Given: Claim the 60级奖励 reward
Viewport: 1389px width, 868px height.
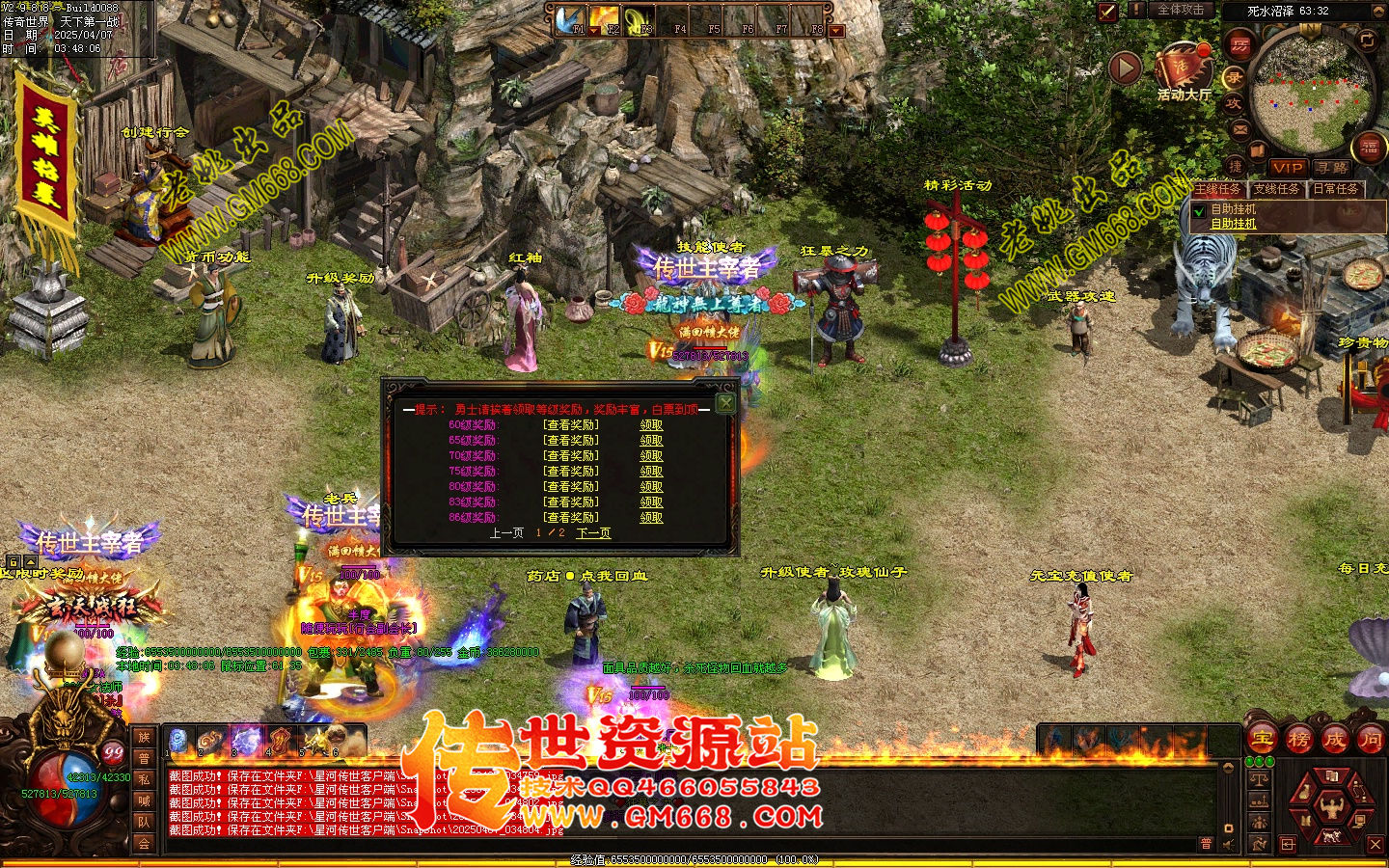Looking at the screenshot, I should pos(652,425).
